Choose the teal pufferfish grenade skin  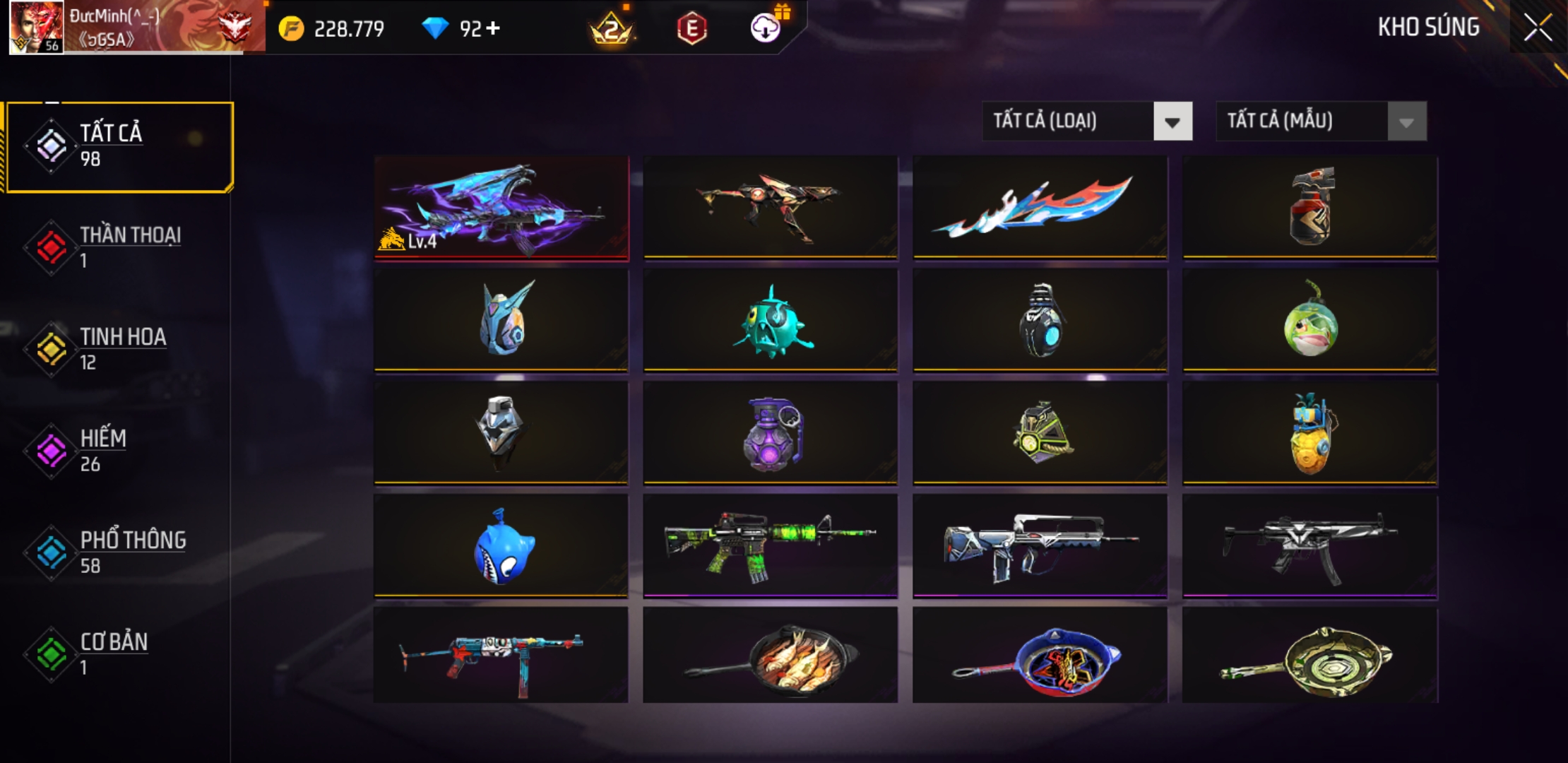(x=770, y=321)
